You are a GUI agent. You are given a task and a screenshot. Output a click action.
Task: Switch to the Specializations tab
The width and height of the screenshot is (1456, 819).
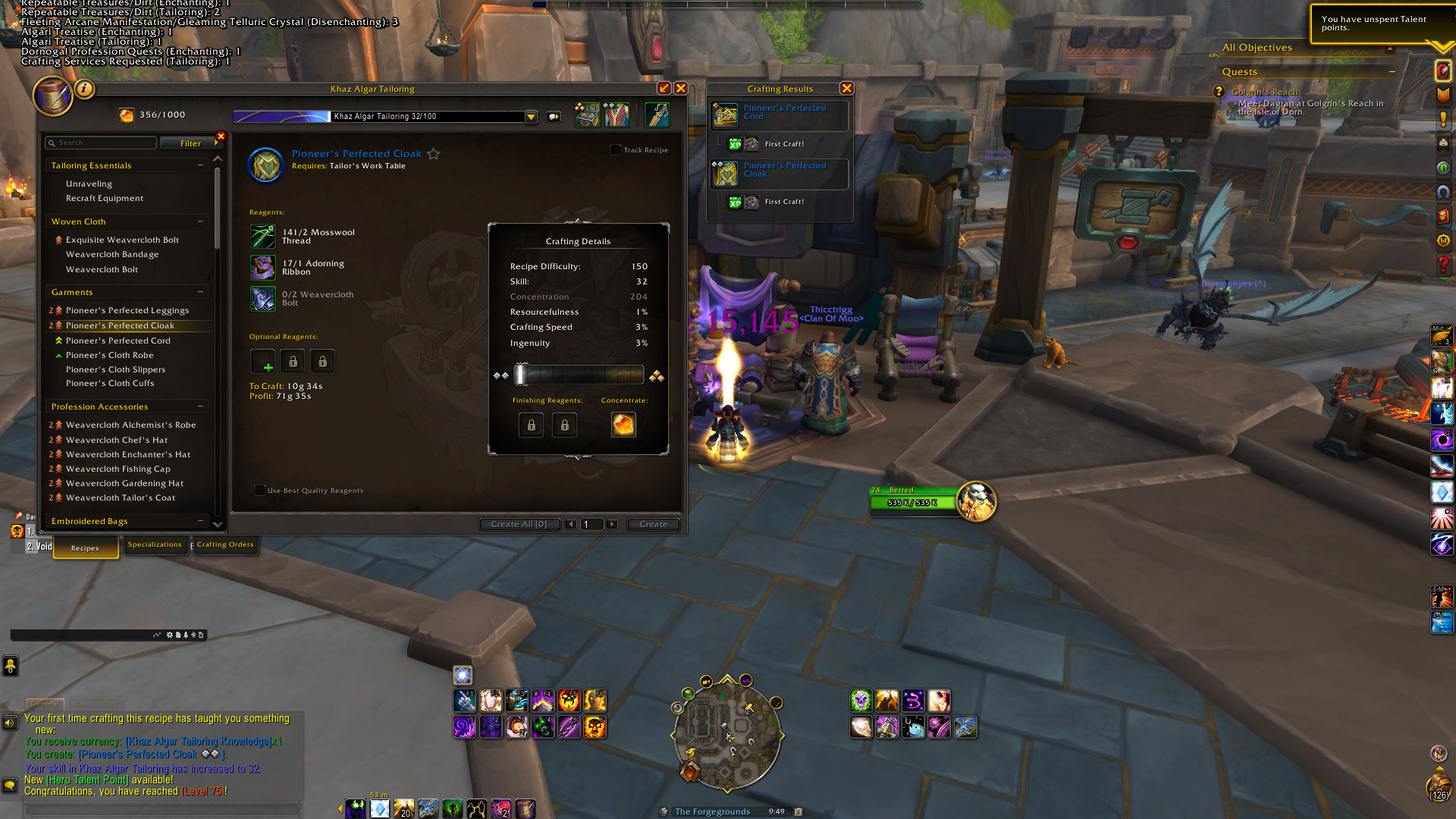155,544
